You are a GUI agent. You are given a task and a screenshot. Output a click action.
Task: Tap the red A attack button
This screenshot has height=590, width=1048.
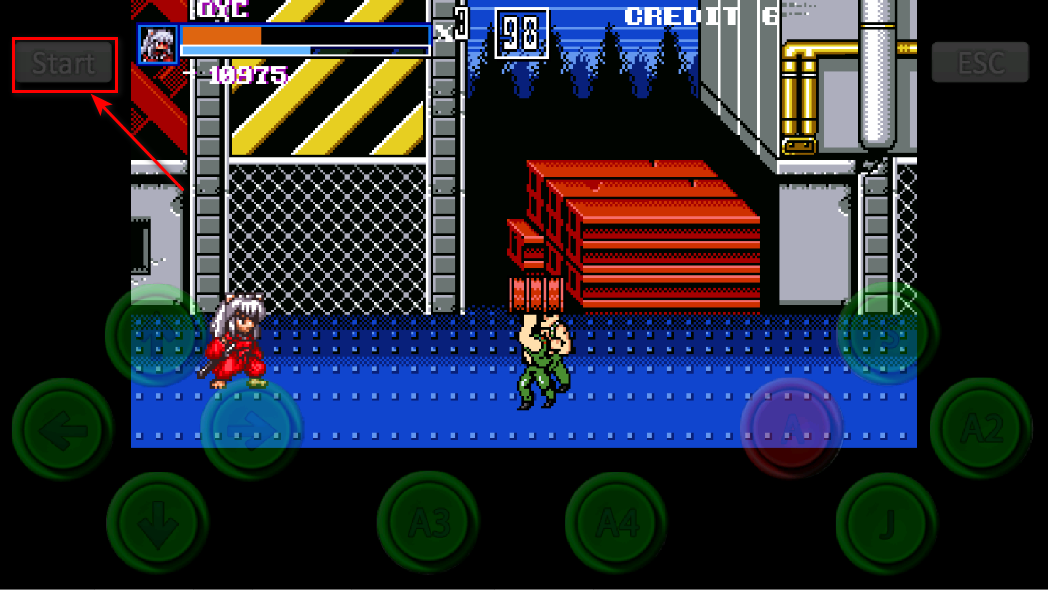tap(791, 428)
